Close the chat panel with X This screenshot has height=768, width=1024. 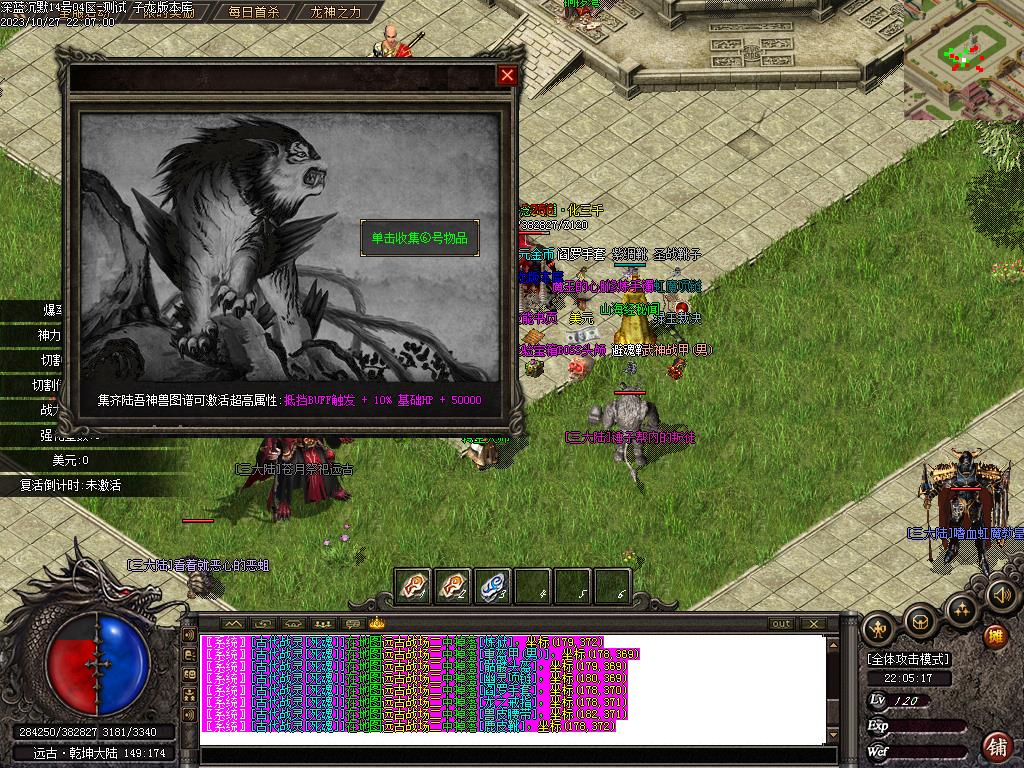(813, 624)
